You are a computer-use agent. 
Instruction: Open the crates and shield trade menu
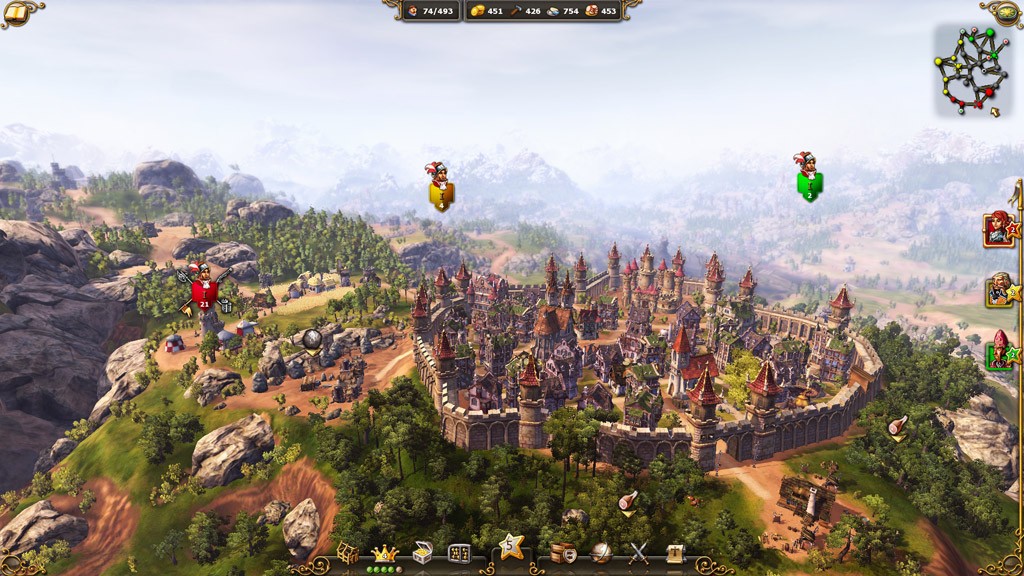point(563,552)
